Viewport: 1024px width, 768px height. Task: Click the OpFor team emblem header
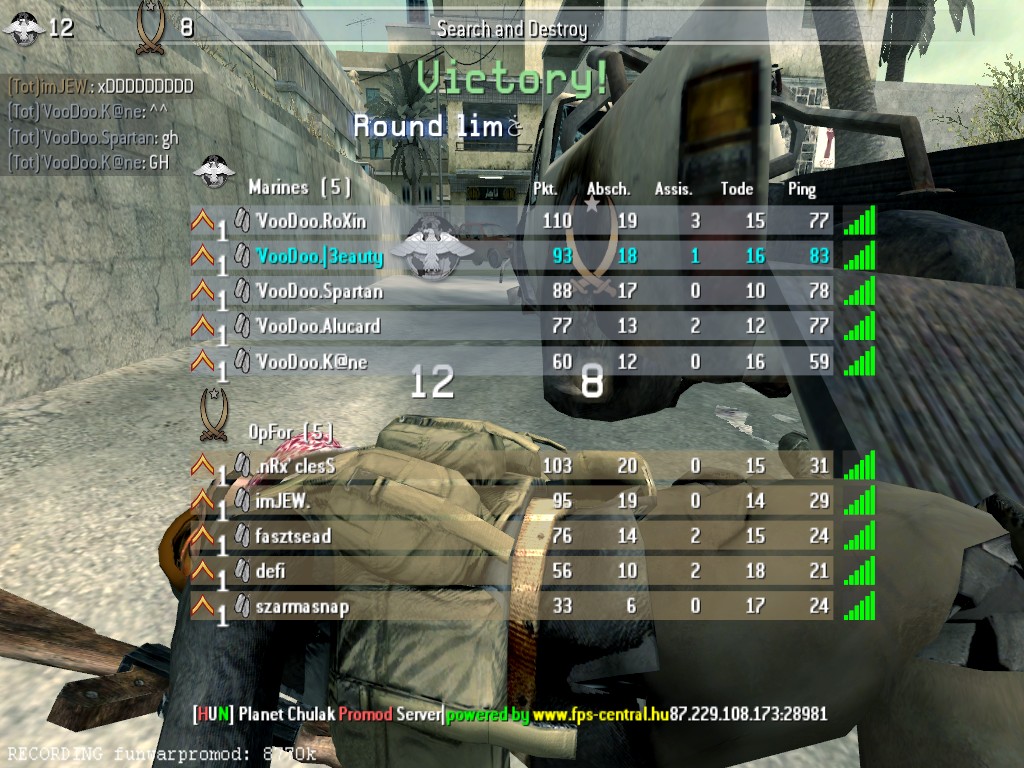point(213,412)
